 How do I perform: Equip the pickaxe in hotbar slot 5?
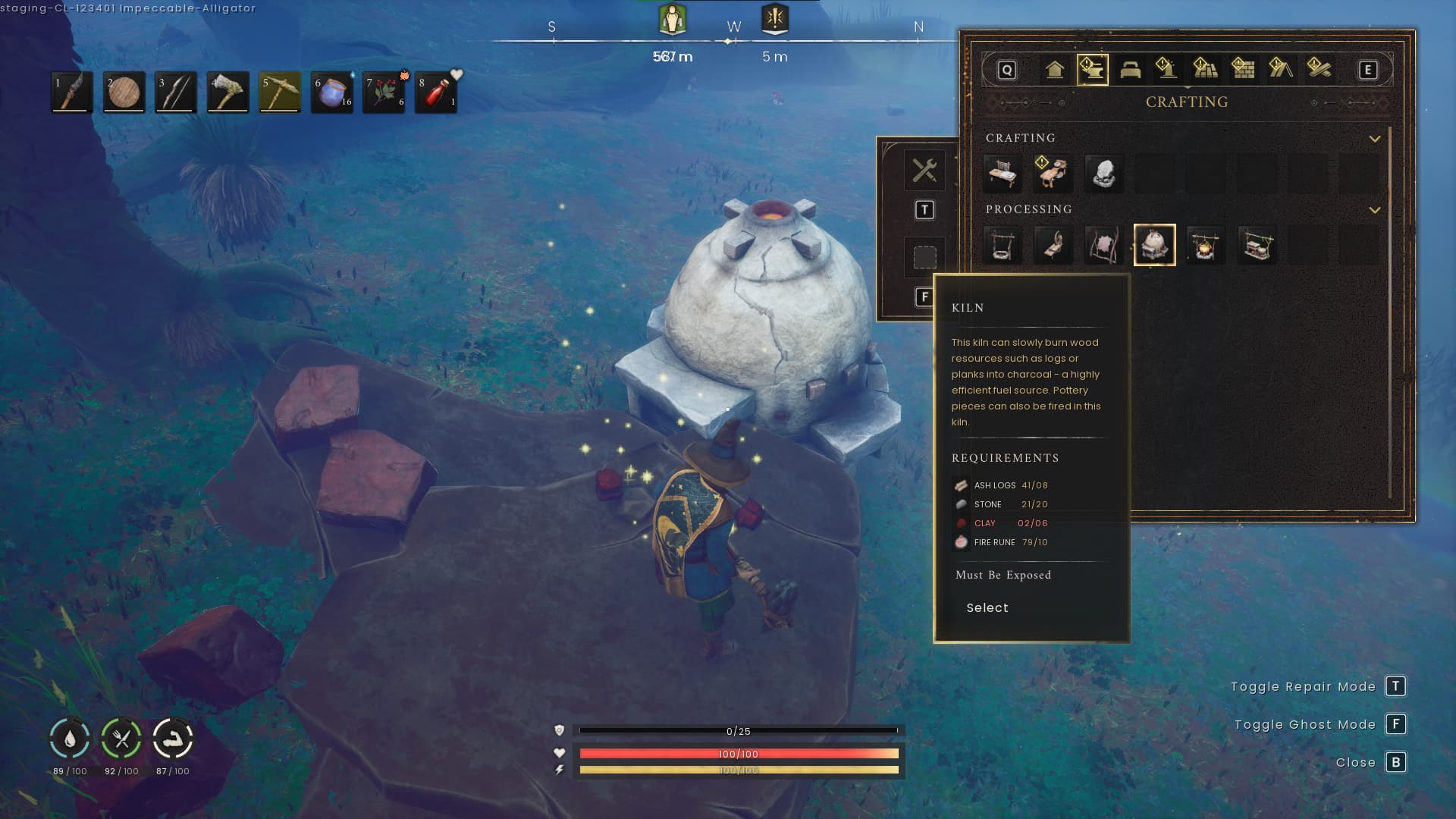(280, 93)
